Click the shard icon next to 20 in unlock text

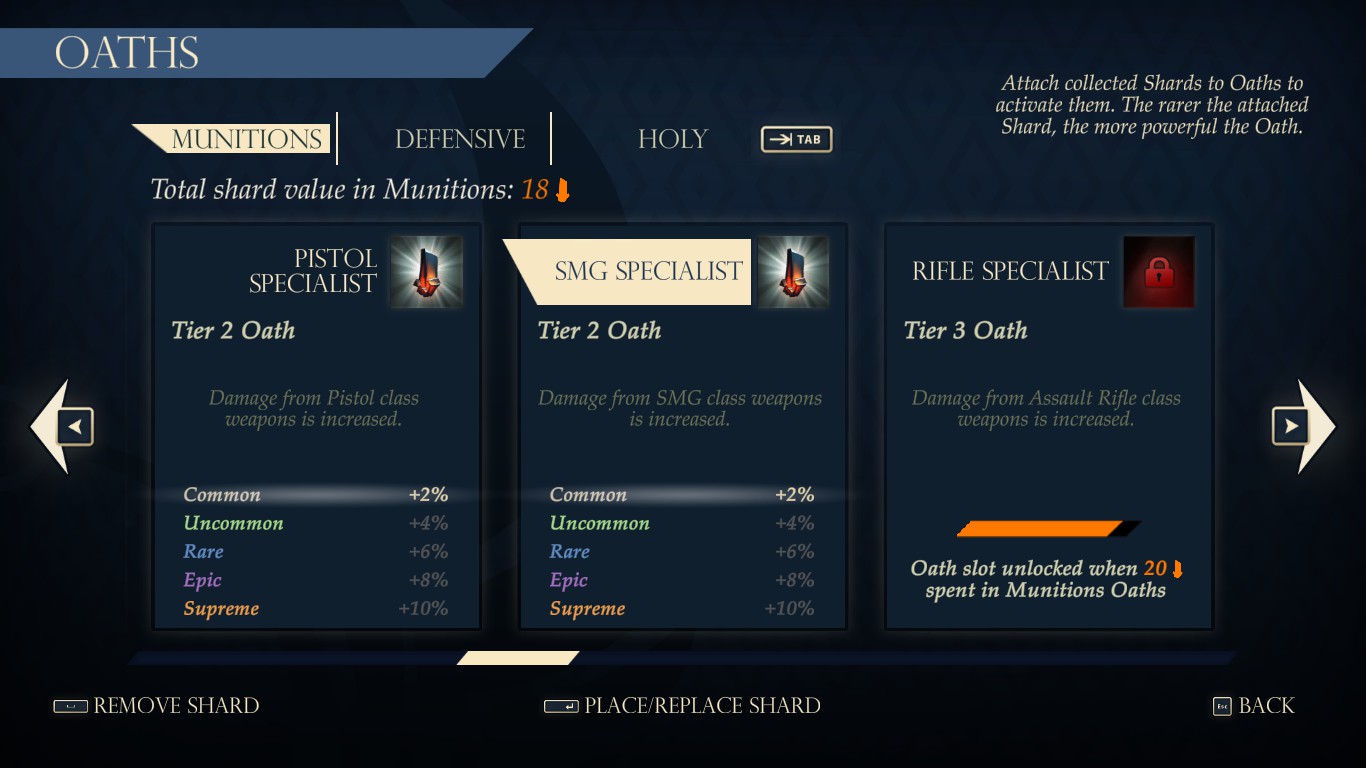click(x=1177, y=568)
